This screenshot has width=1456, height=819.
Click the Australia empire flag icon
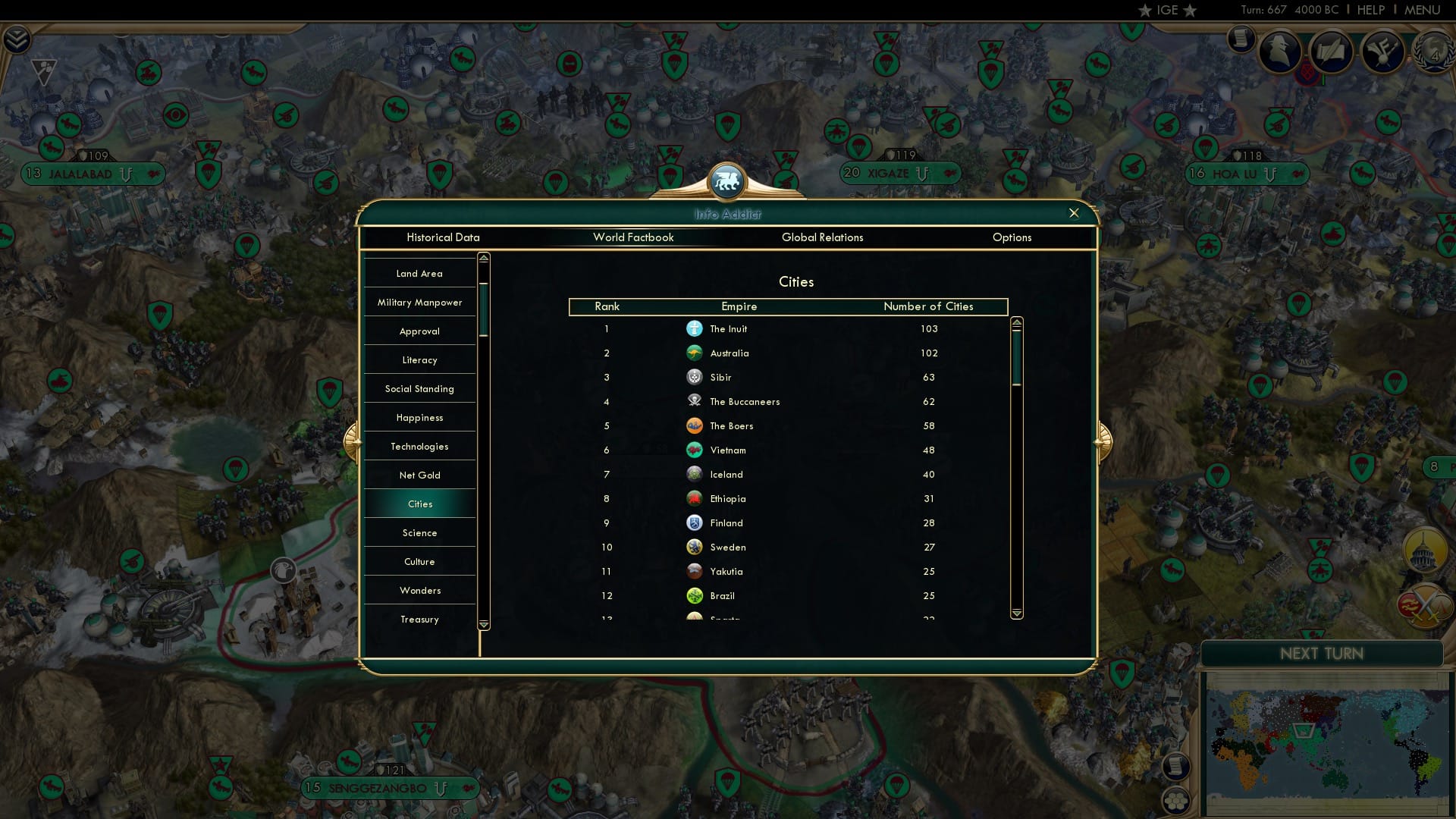pos(695,353)
